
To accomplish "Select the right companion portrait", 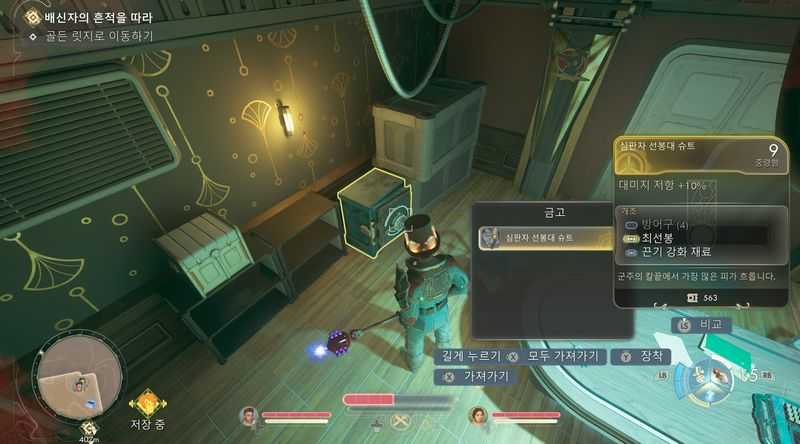I will pyautogui.click(x=478, y=417).
